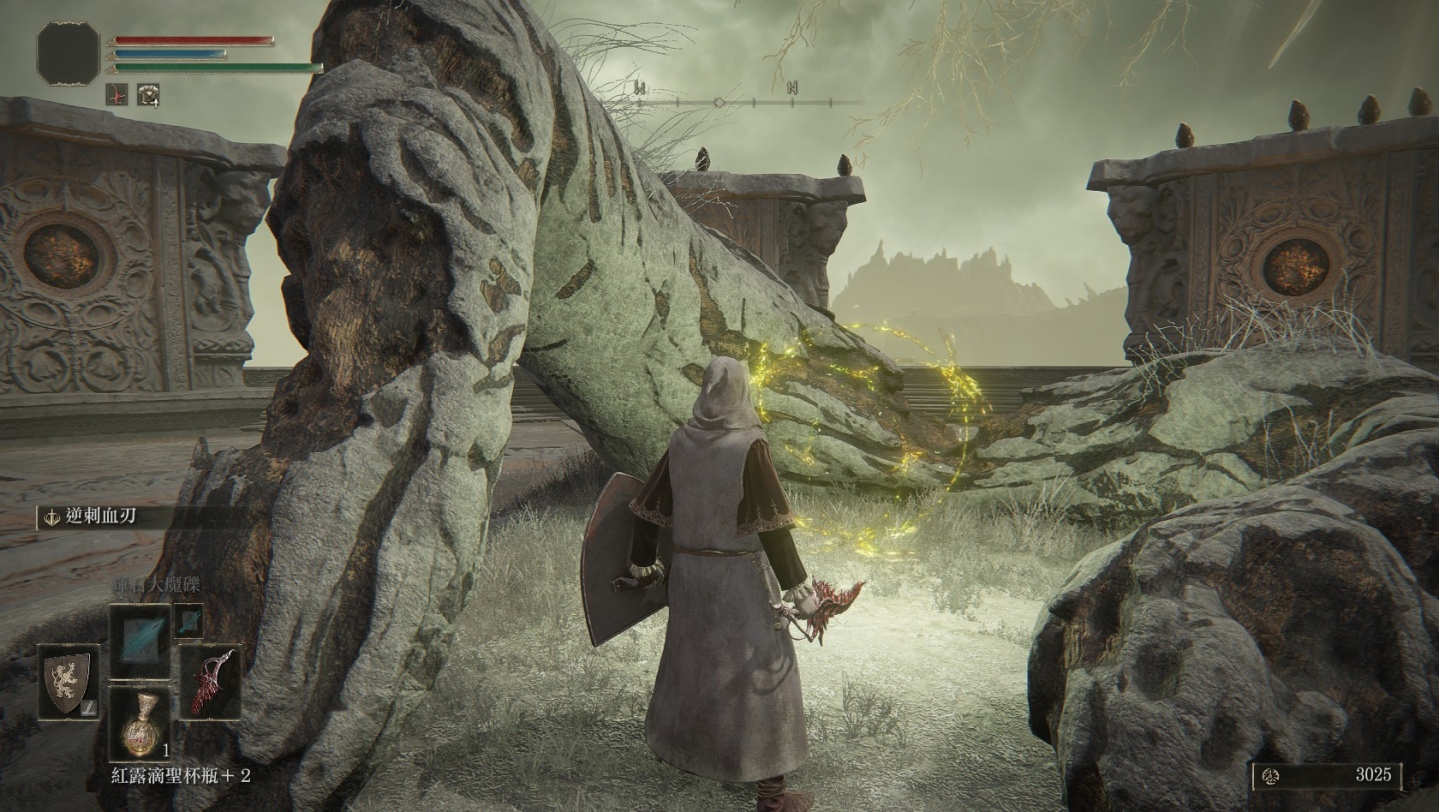The height and width of the screenshot is (812, 1439).
Task: Click the armor buff status icon
Action: 149,94
